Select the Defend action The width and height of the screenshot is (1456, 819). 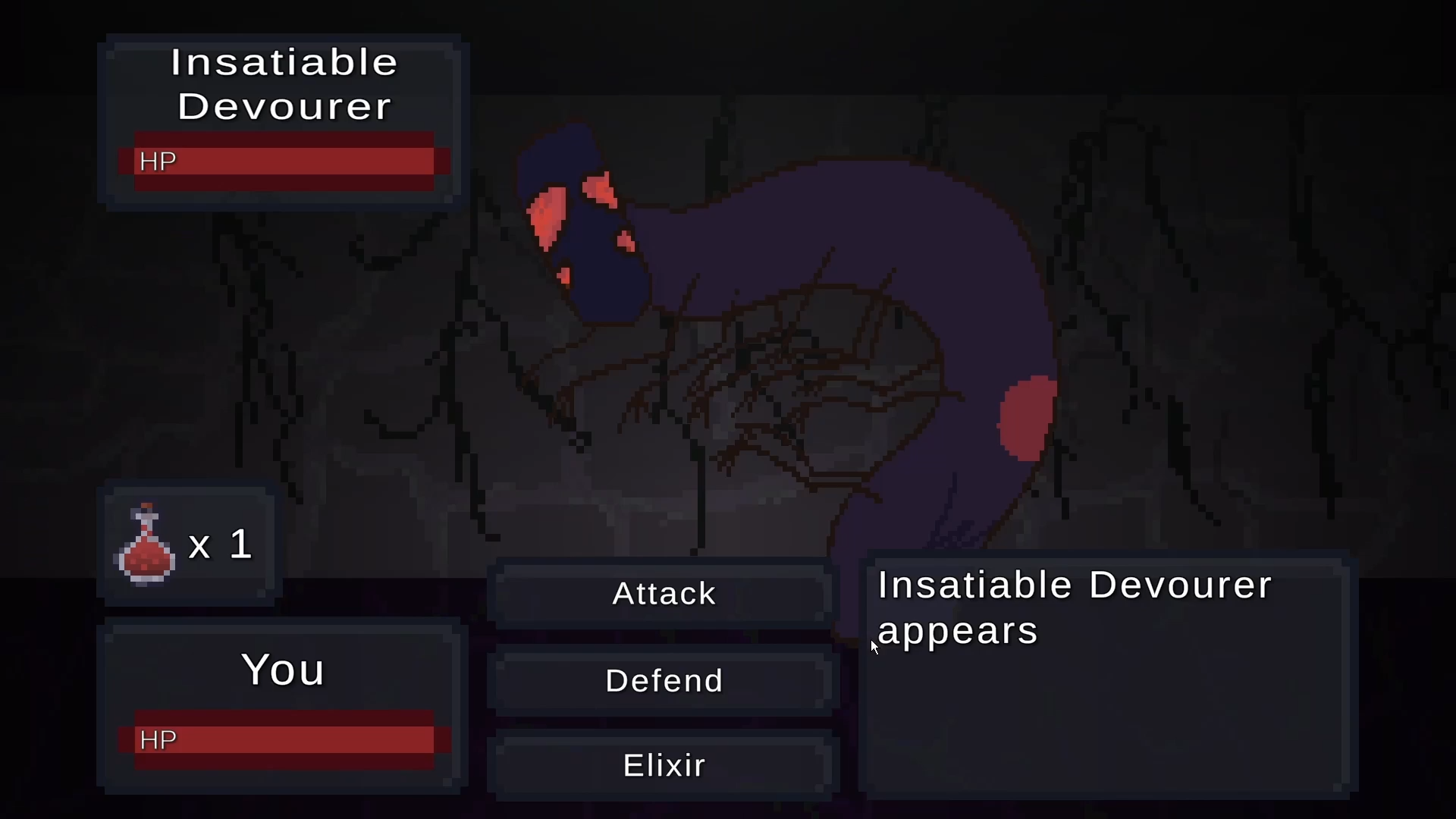(664, 680)
